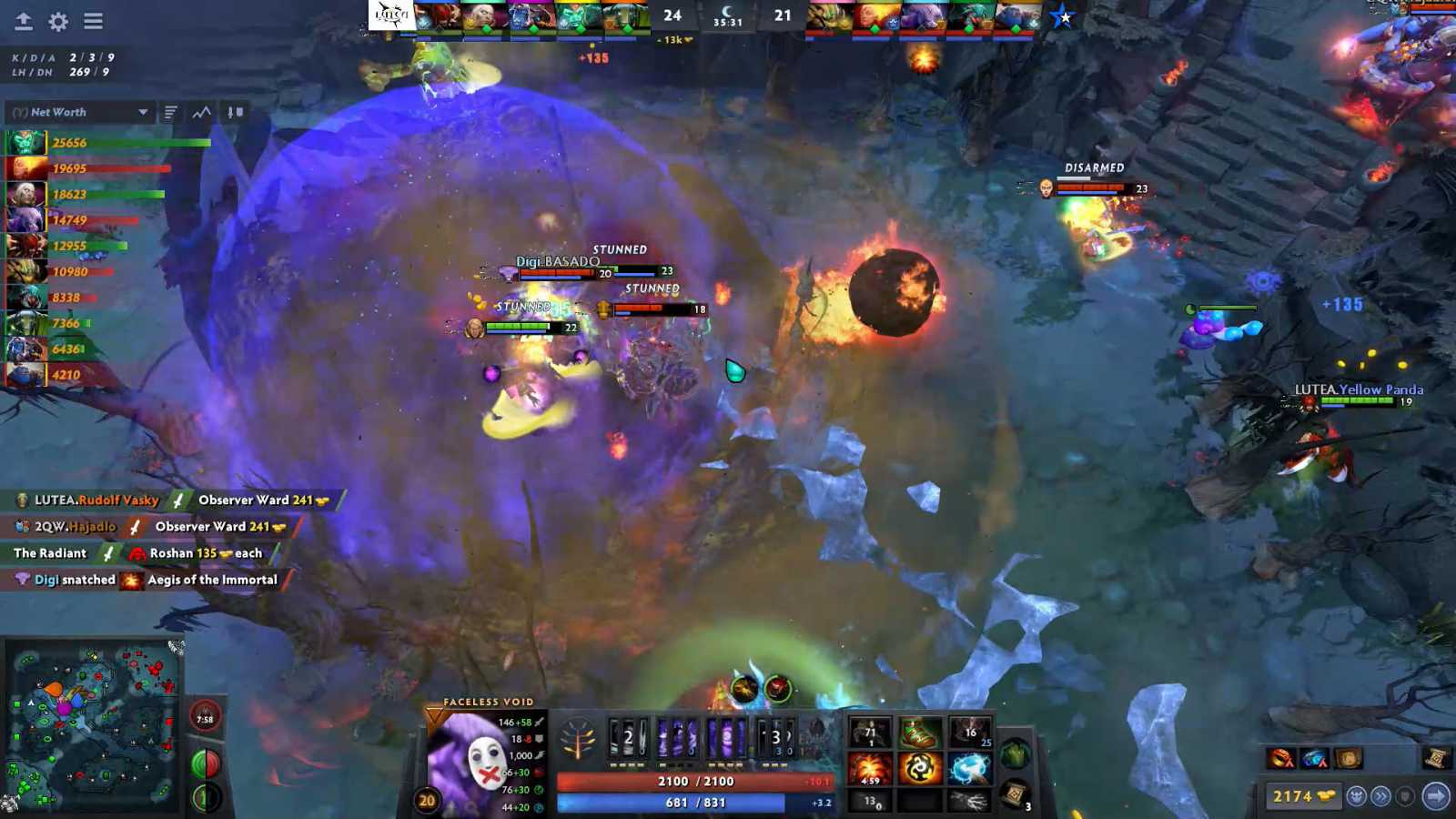Toggle the courier shield button
This screenshot has height=819, width=1456.
pos(1407,796)
